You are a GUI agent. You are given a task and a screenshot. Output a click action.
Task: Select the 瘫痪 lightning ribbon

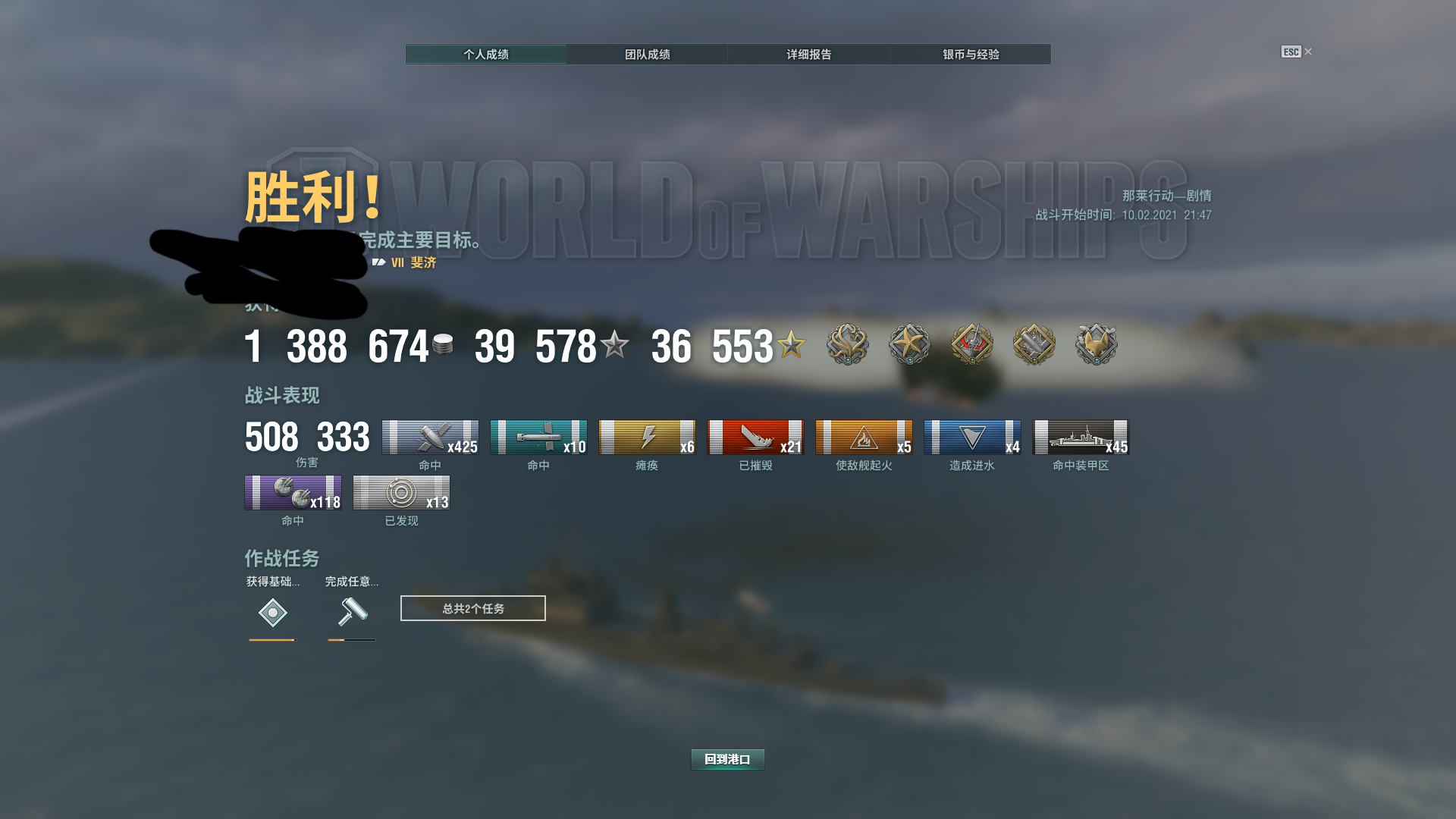[647, 438]
